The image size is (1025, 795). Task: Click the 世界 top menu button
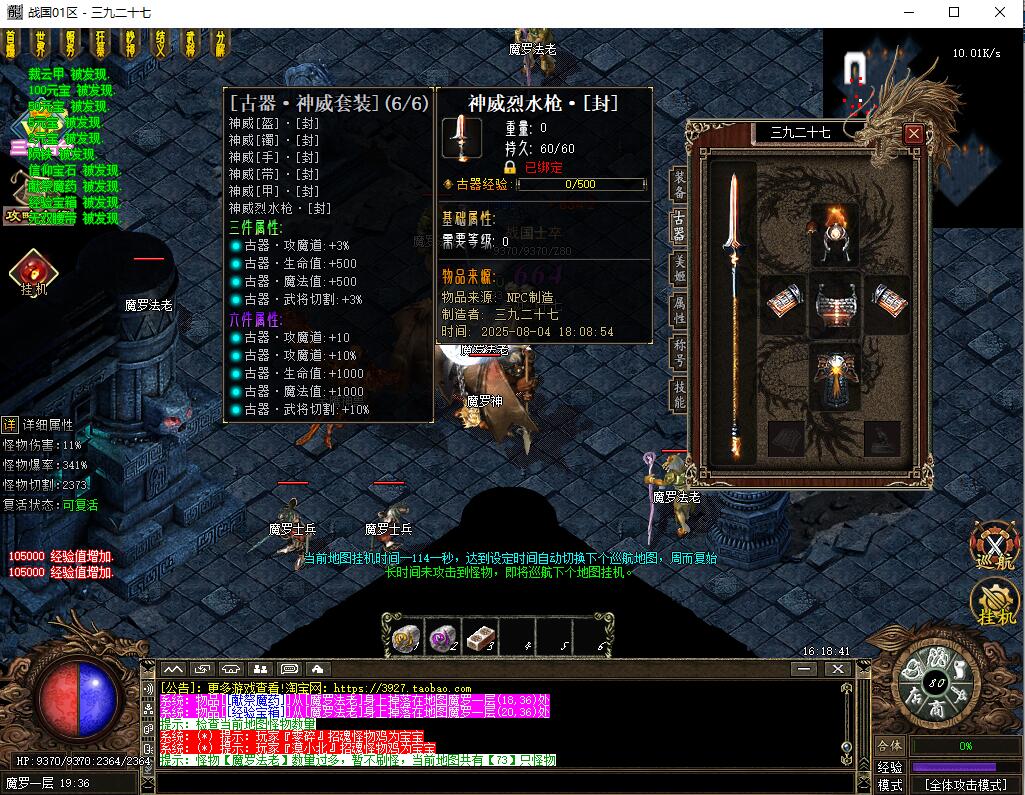coord(41,43)
